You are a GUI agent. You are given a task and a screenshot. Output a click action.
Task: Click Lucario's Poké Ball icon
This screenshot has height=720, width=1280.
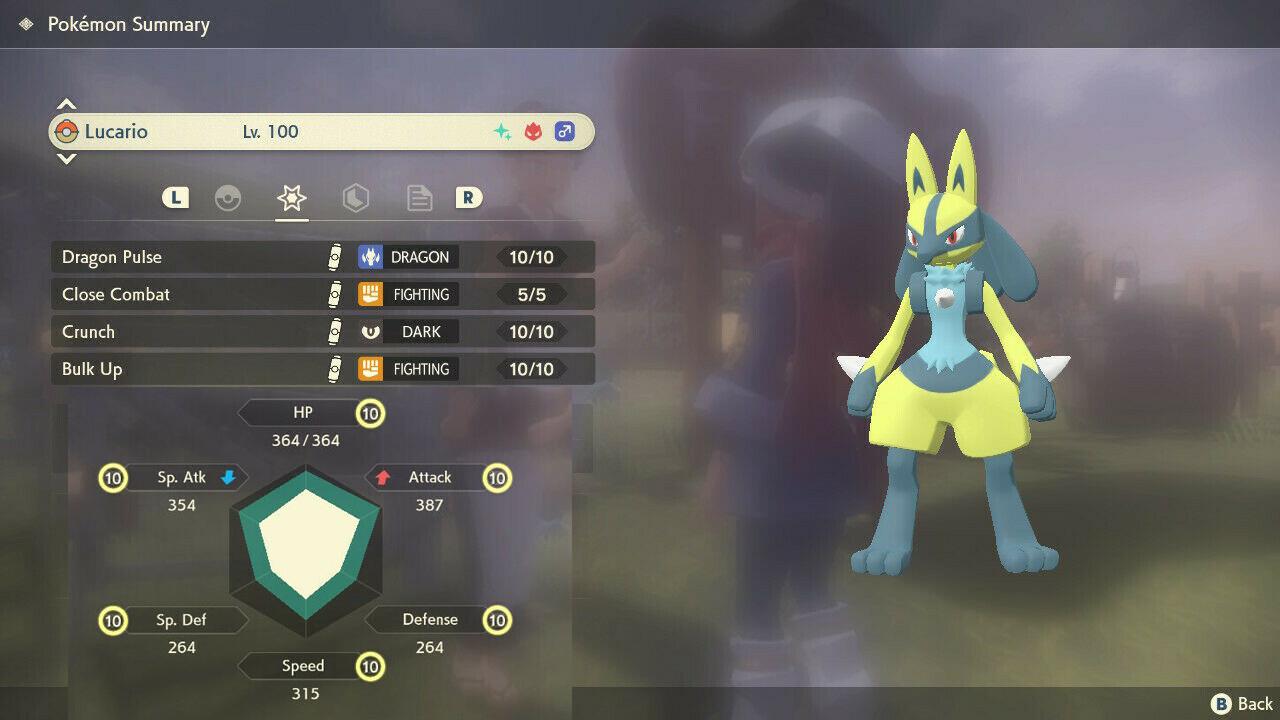68,131
